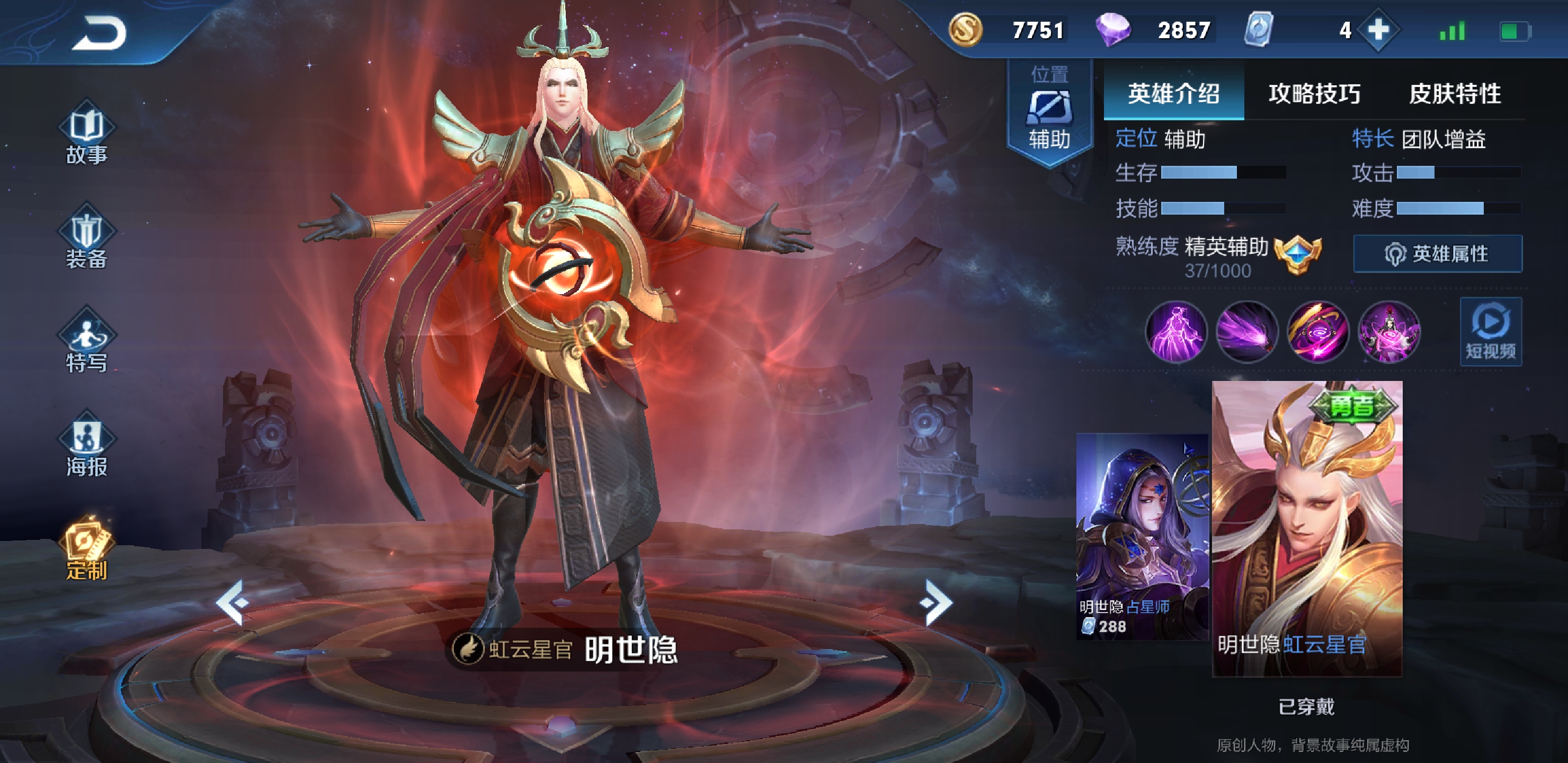Select the second purple skill icon
The image size is (1568, 763).
(1247, 332)
